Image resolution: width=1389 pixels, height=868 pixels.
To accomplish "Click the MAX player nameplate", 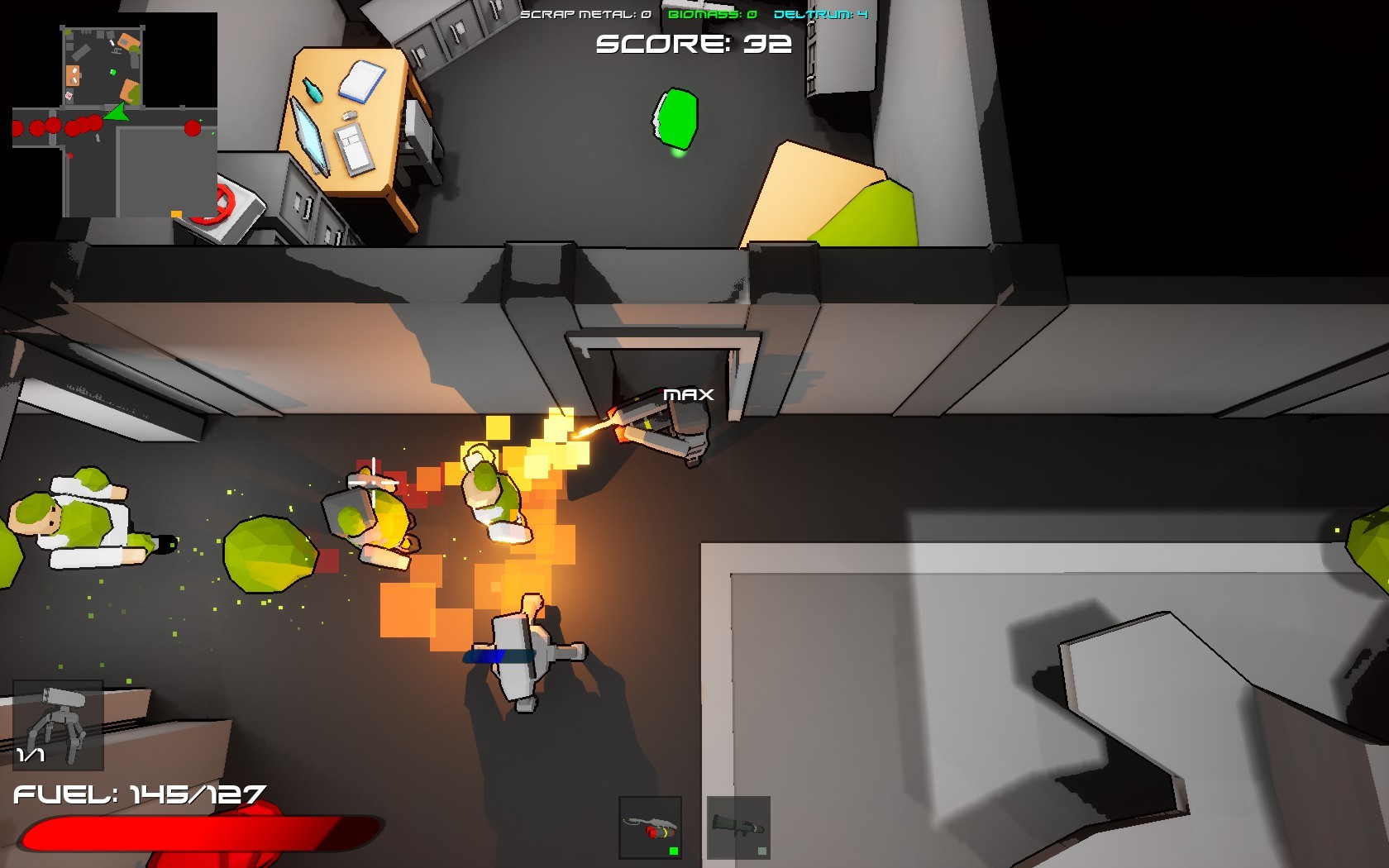I will pyautogui.click(x=690, y=395).
